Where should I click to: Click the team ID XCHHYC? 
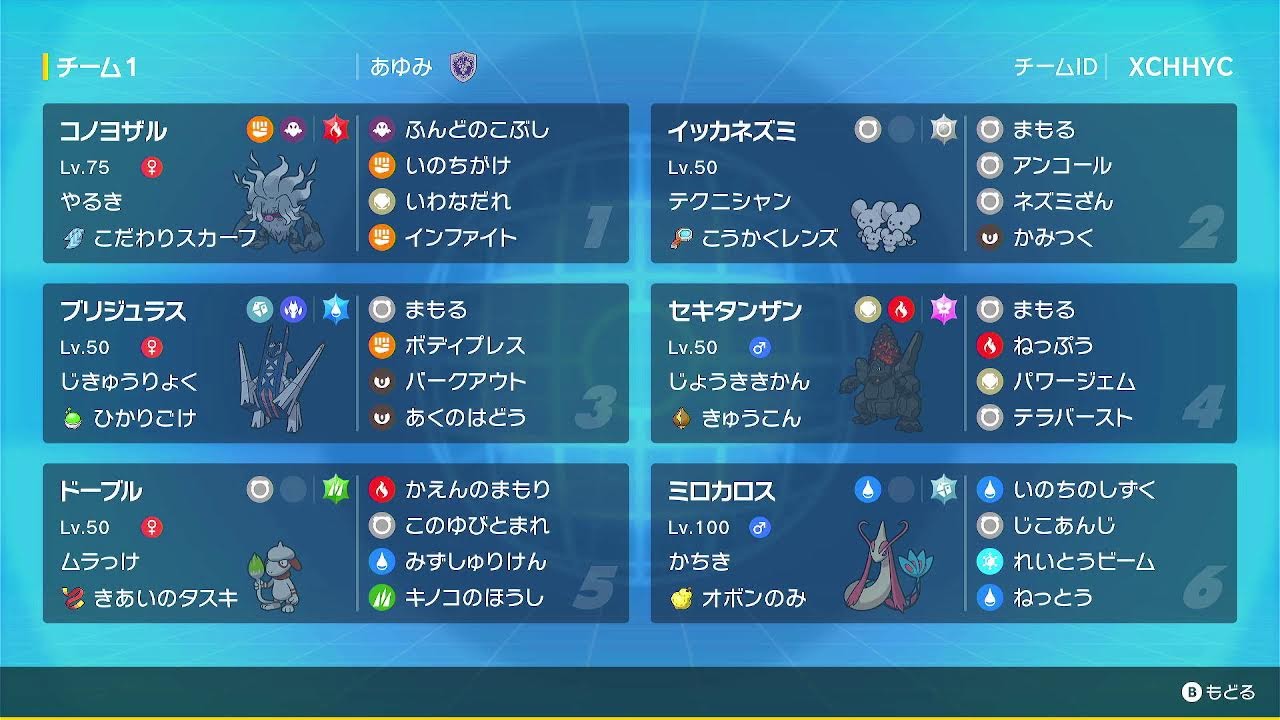(x=1181, y=68)
